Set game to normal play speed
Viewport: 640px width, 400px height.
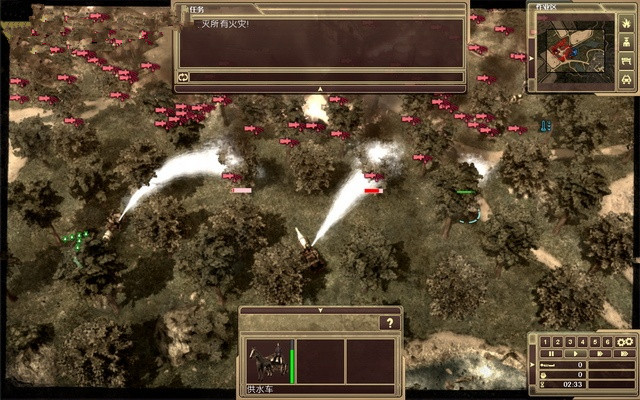click(574, 353)
